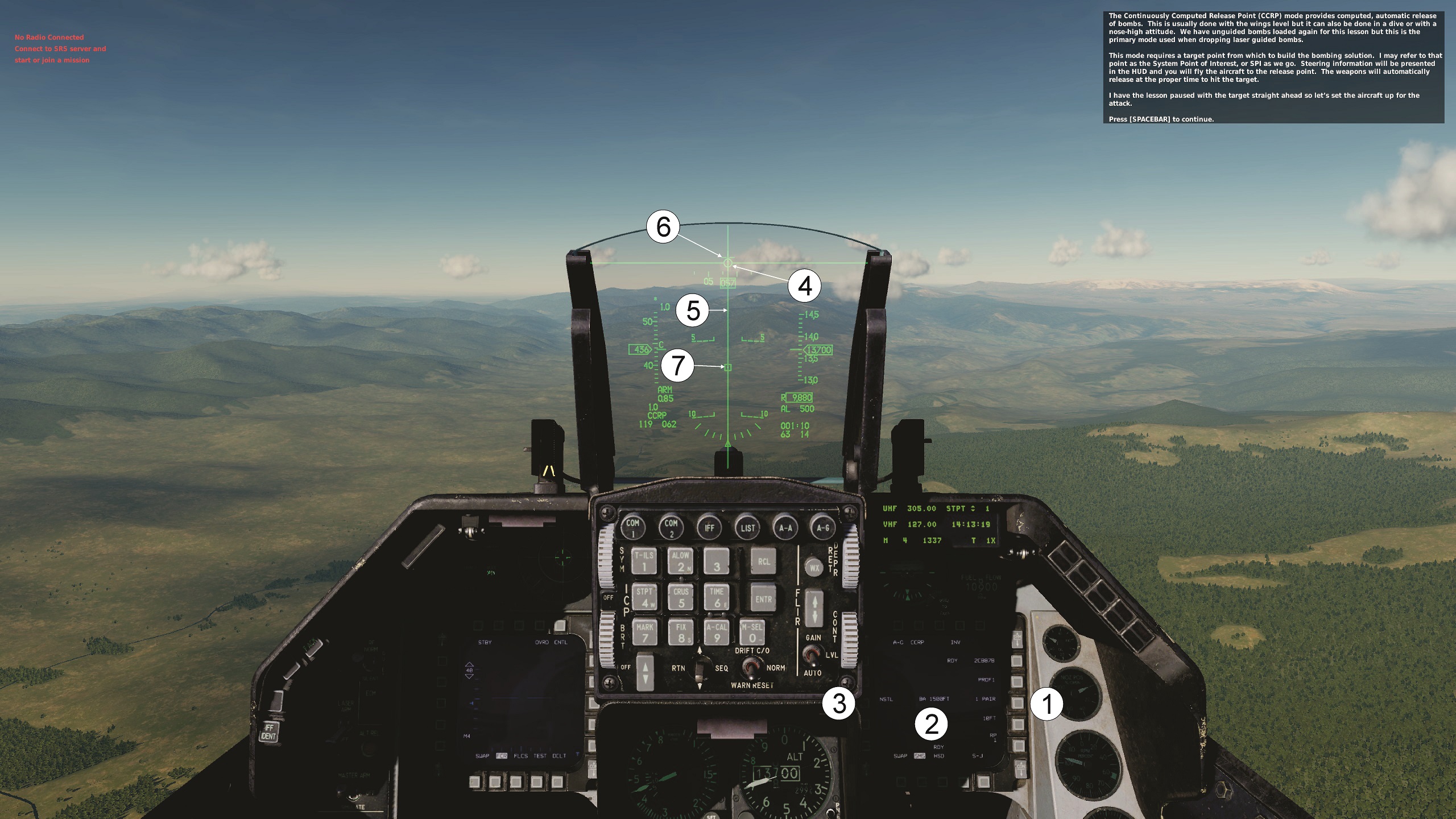1456x819 pixels.
Task: Click the ALOW 2 keypad button
Action: tap(681, 561)
